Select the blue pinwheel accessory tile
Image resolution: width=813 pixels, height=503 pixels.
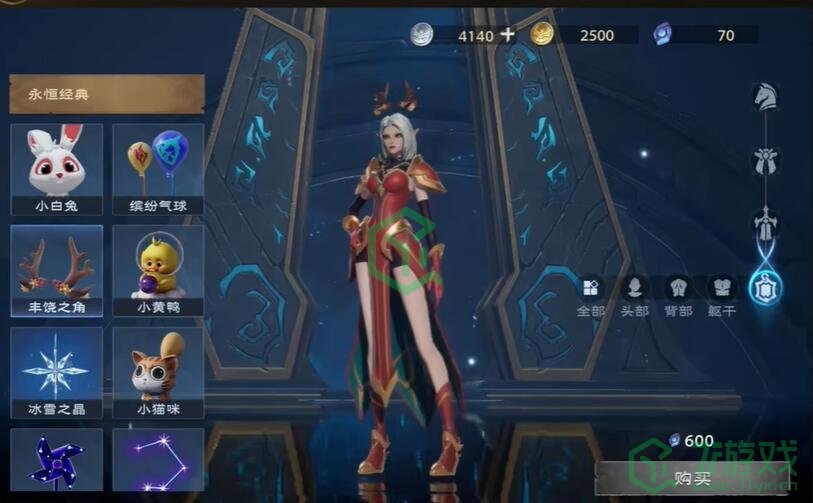pos(56,462)
